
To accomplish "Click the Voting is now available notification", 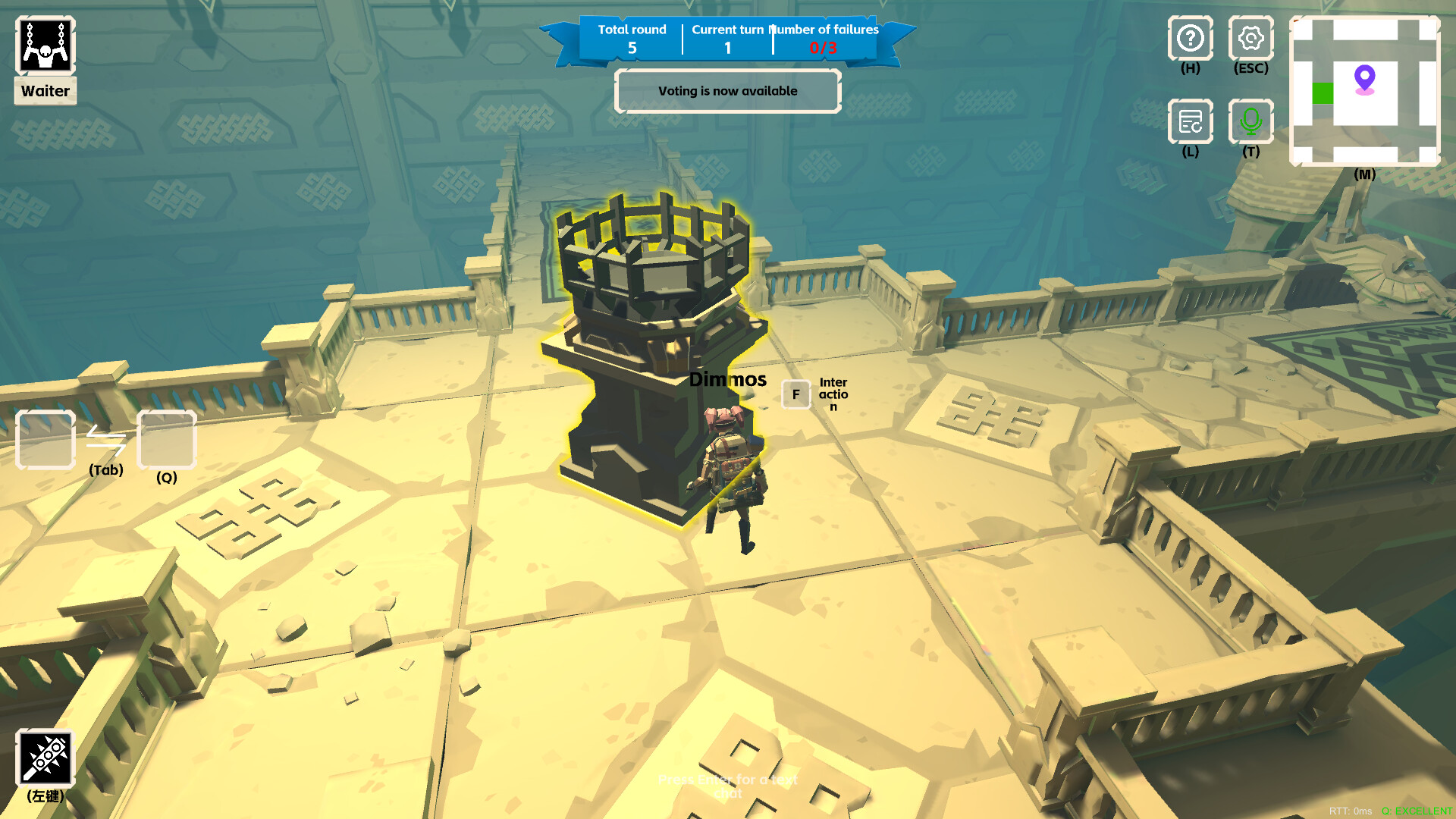I will click(727, 91).
